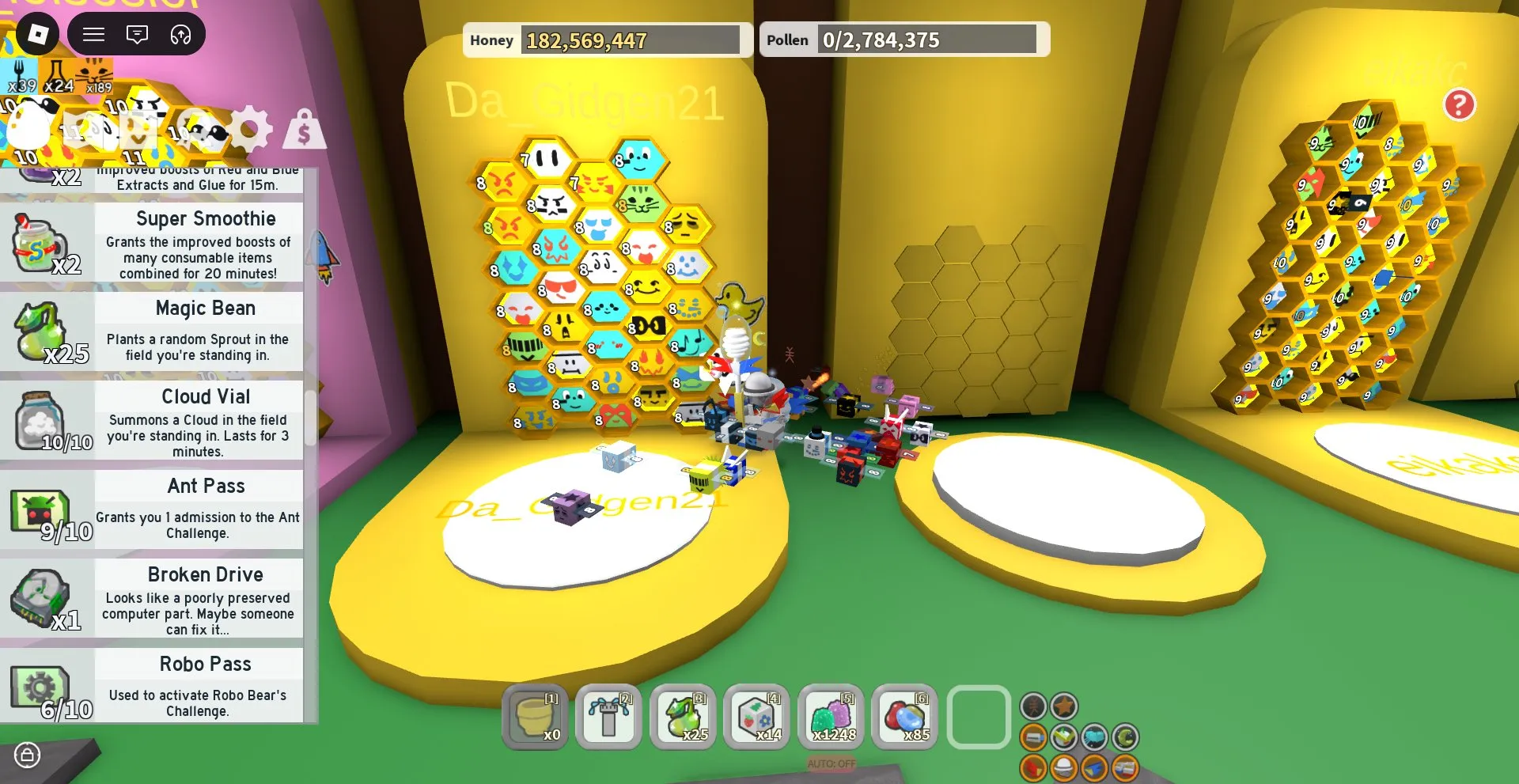Activate the Field Dice in hotbar slot 4

coord(756,716)
